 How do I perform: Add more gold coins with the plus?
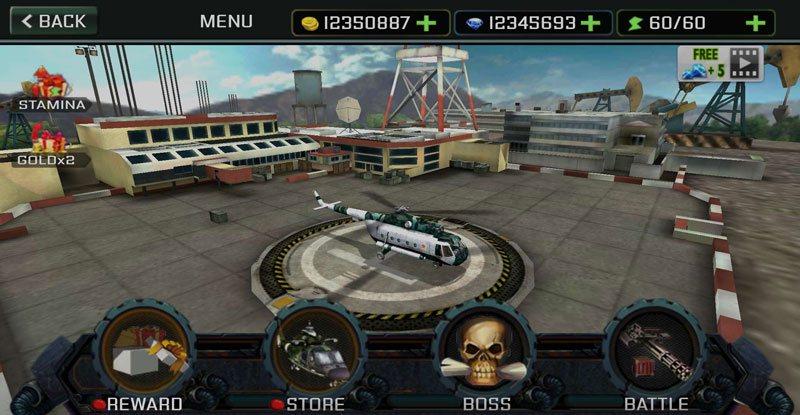[x=427, y=23]
